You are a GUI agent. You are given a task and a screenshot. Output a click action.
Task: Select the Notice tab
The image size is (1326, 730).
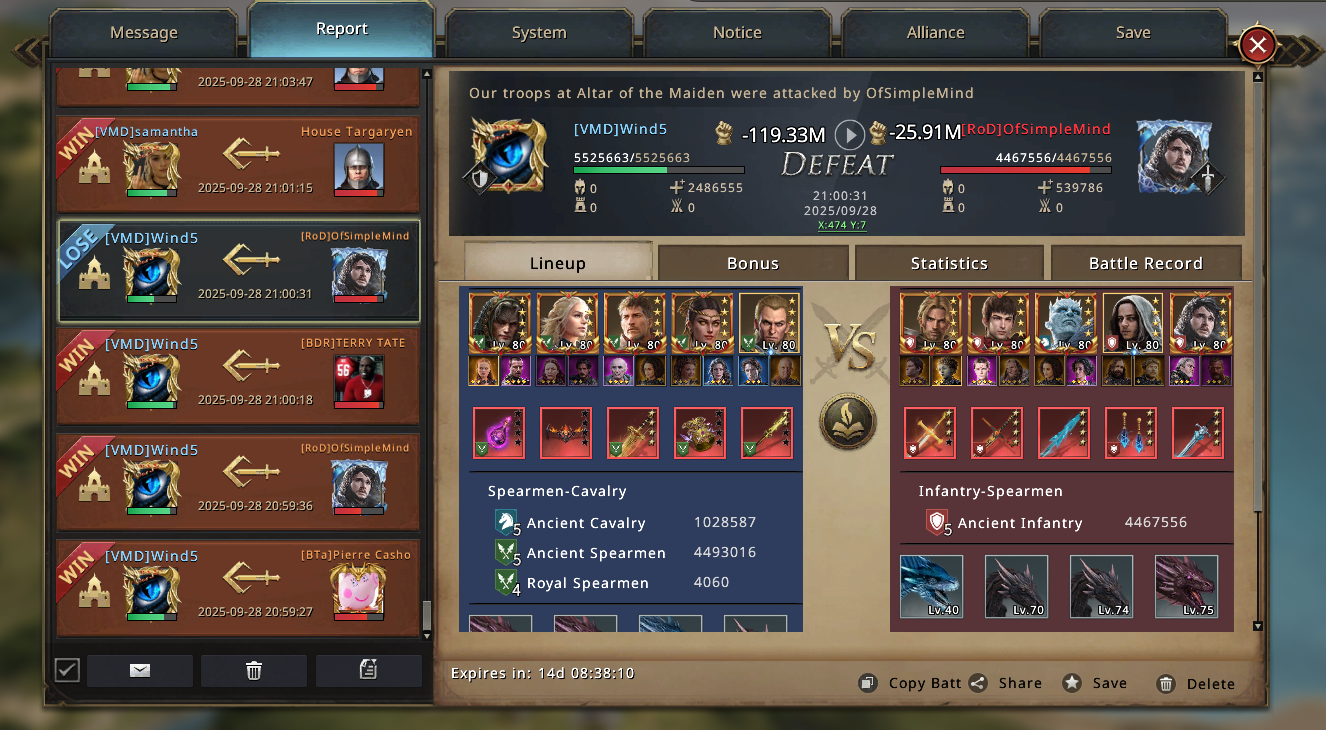click(737, 32)
